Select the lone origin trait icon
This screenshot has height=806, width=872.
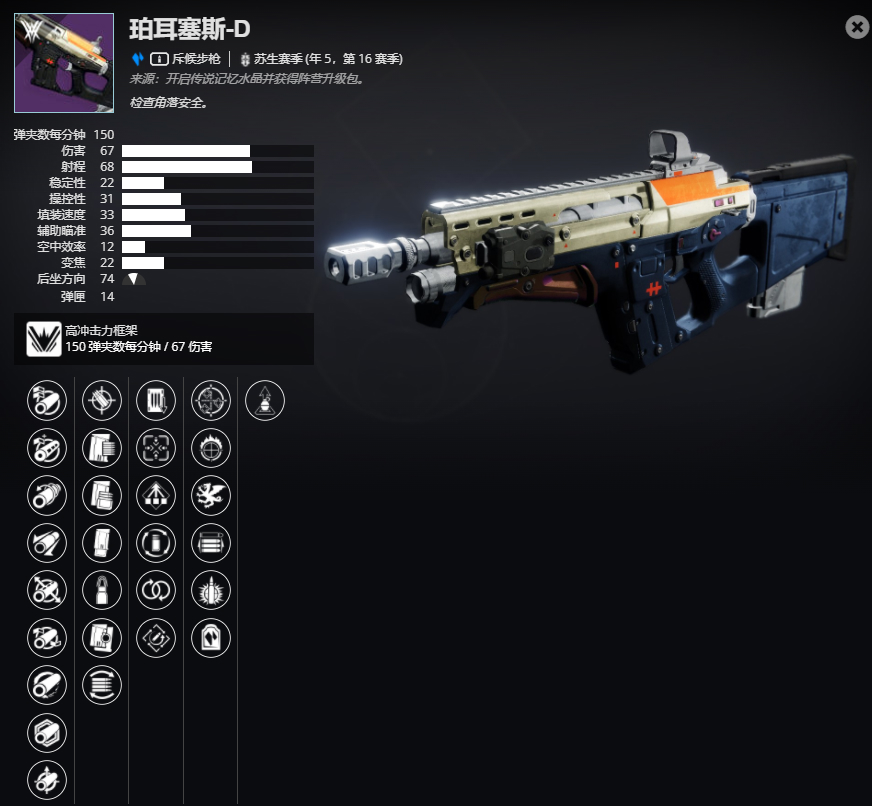[264, 401]
